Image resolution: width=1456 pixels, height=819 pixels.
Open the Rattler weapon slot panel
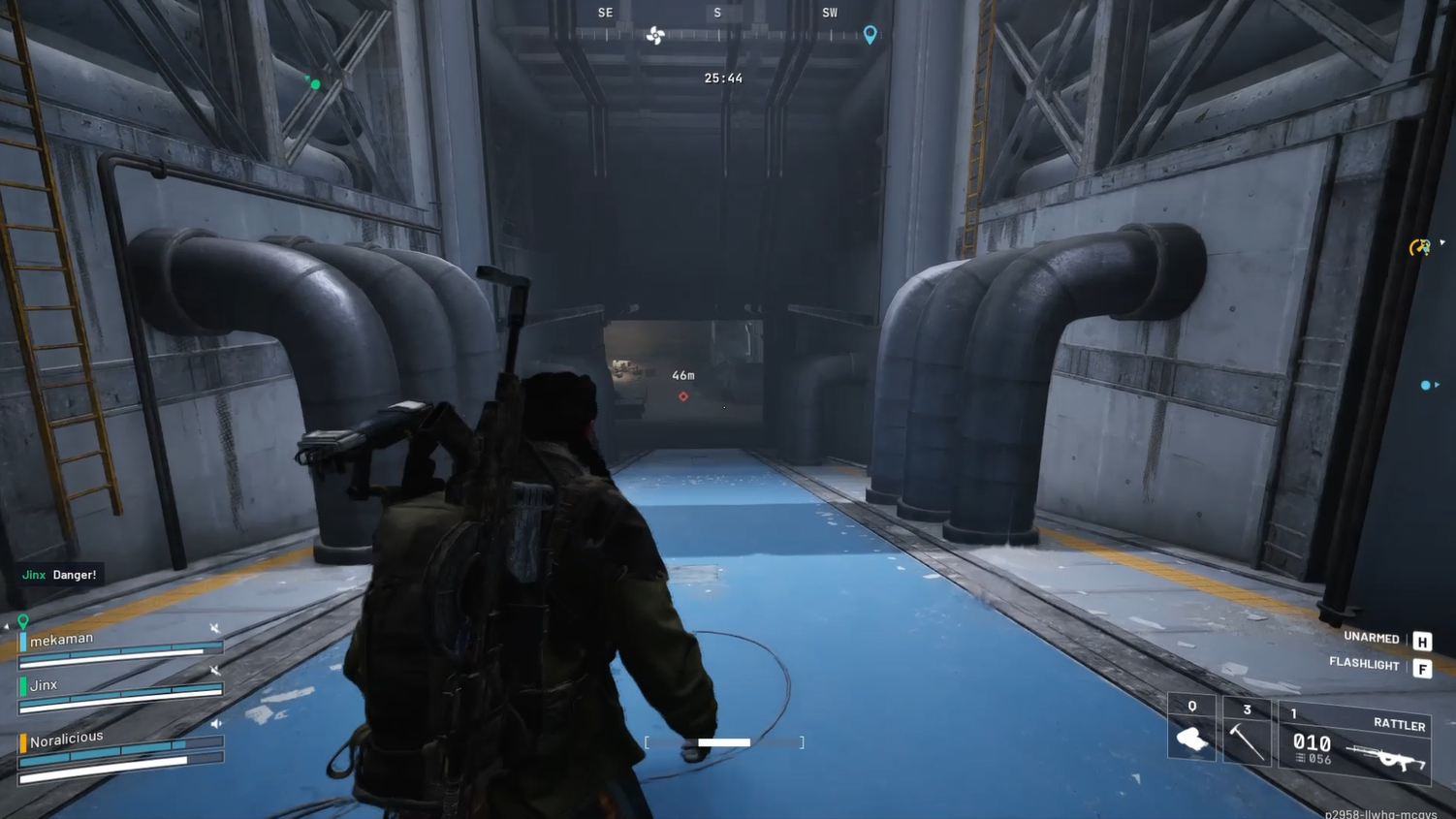(x=1357, y=743)
